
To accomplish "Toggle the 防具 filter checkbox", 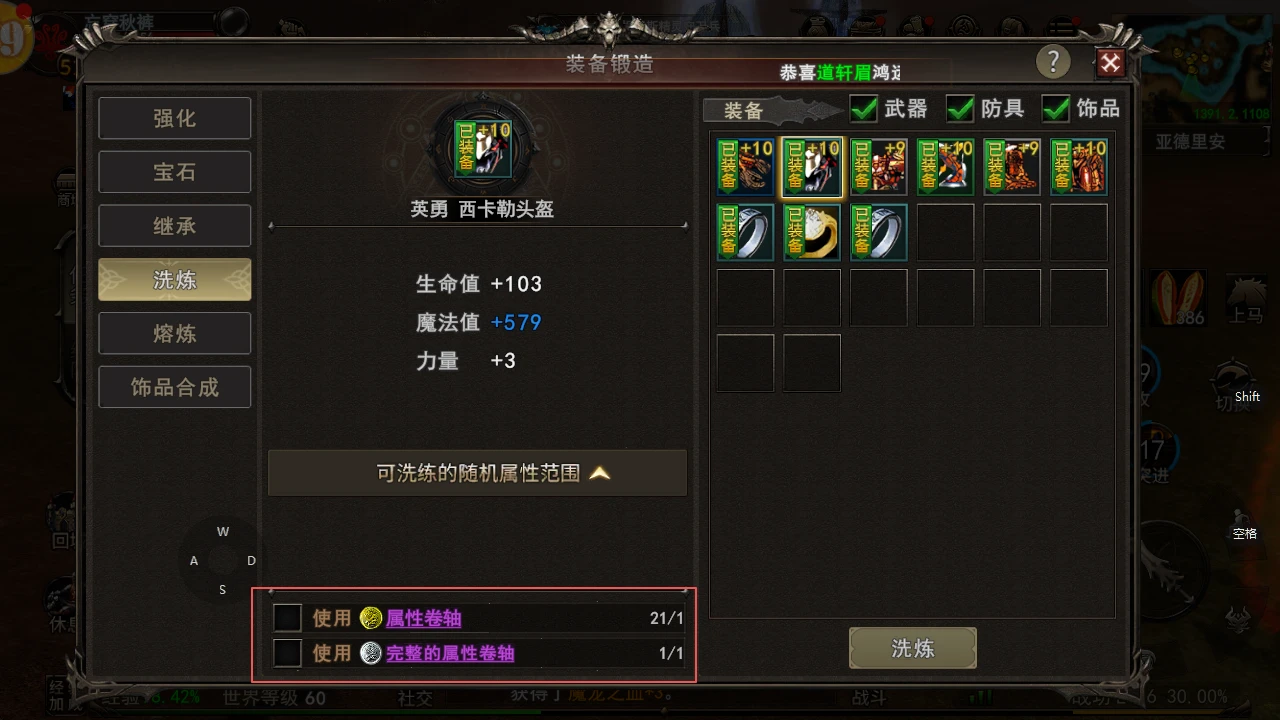I will [960, 108].
